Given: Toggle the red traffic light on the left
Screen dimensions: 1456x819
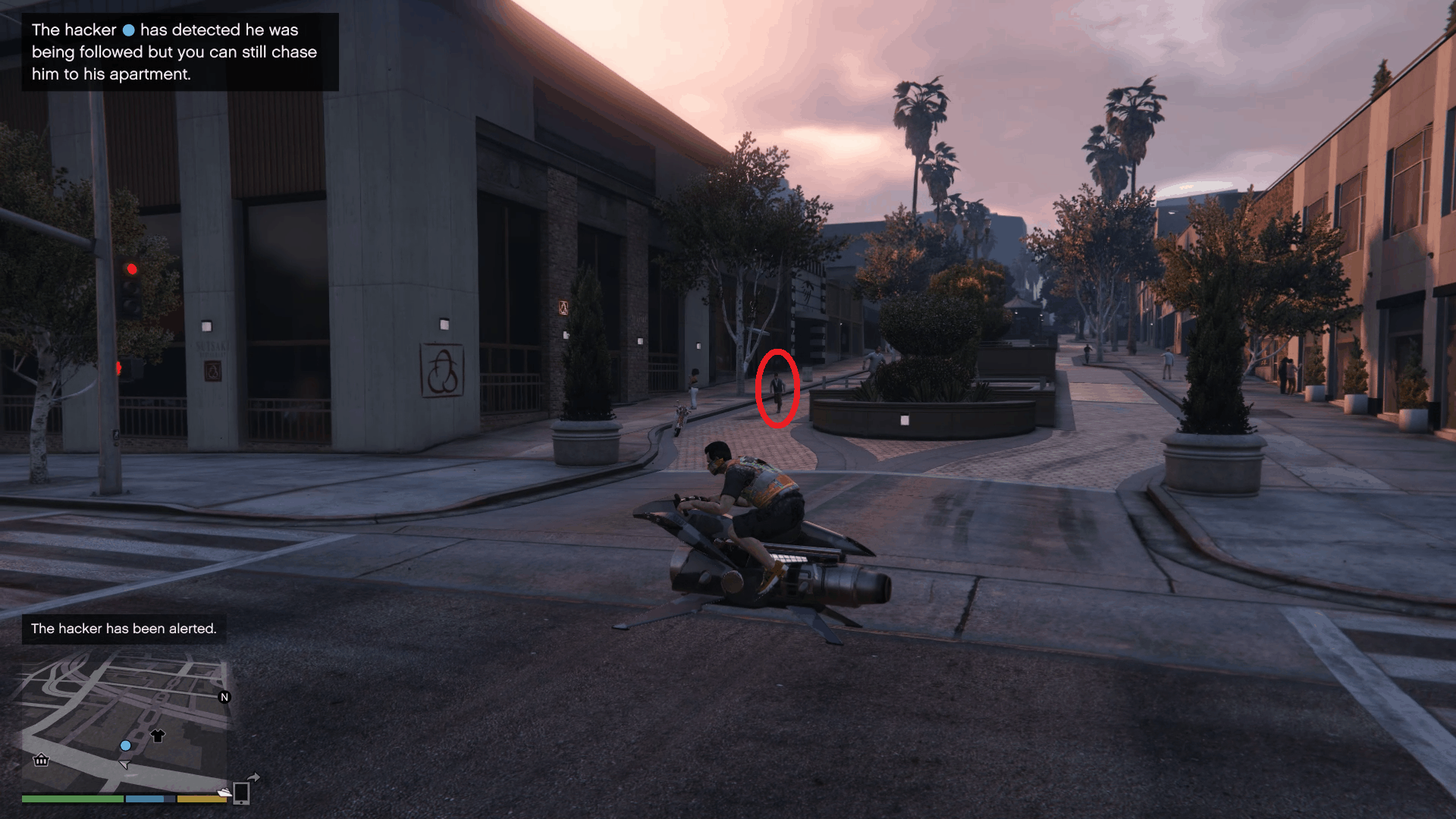Looking at the screenshot, I should (132, 268).
